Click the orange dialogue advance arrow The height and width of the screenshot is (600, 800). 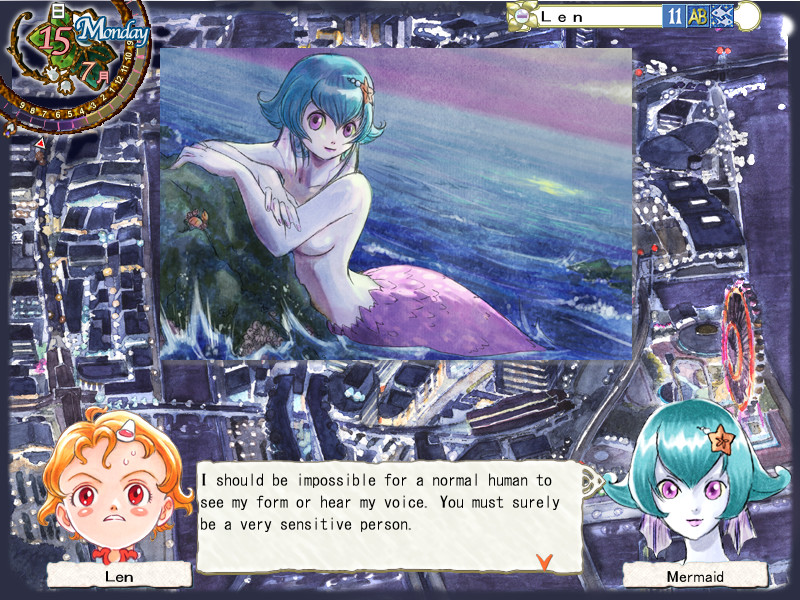pos(544,561)
